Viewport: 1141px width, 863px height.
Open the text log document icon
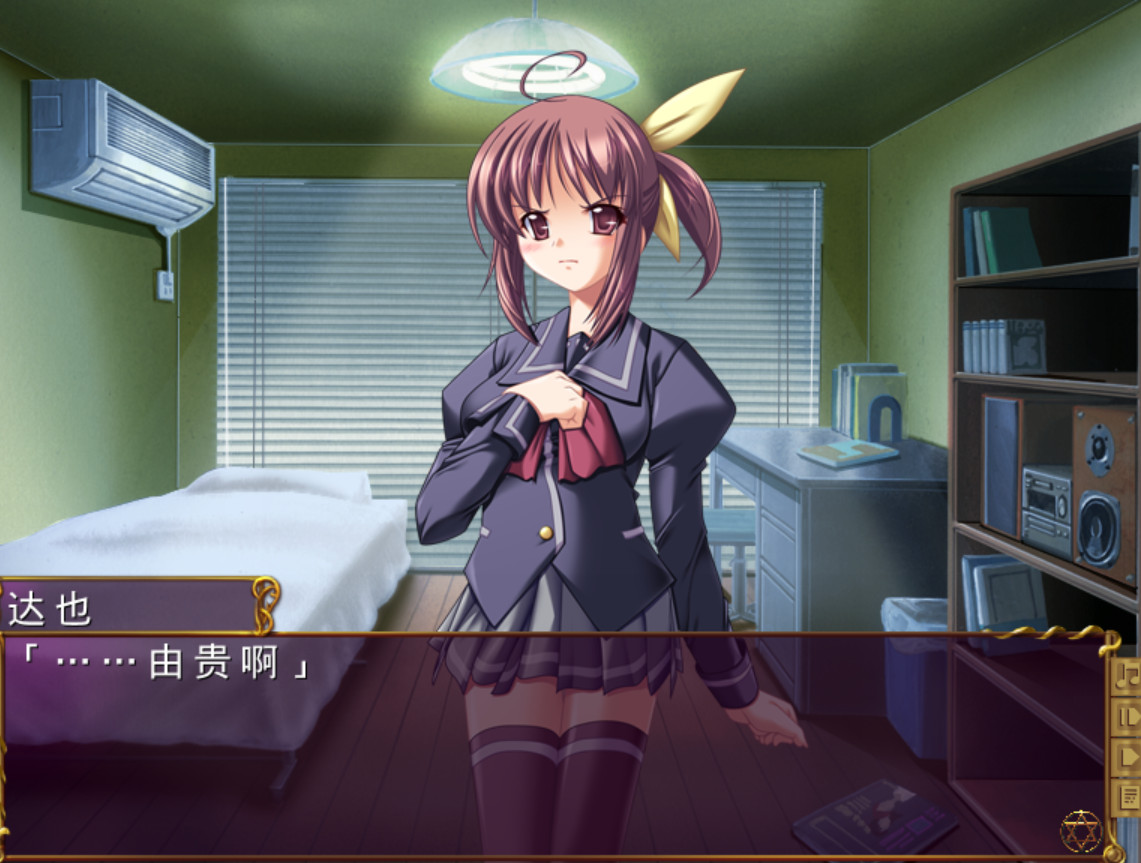coord(1127,796)
